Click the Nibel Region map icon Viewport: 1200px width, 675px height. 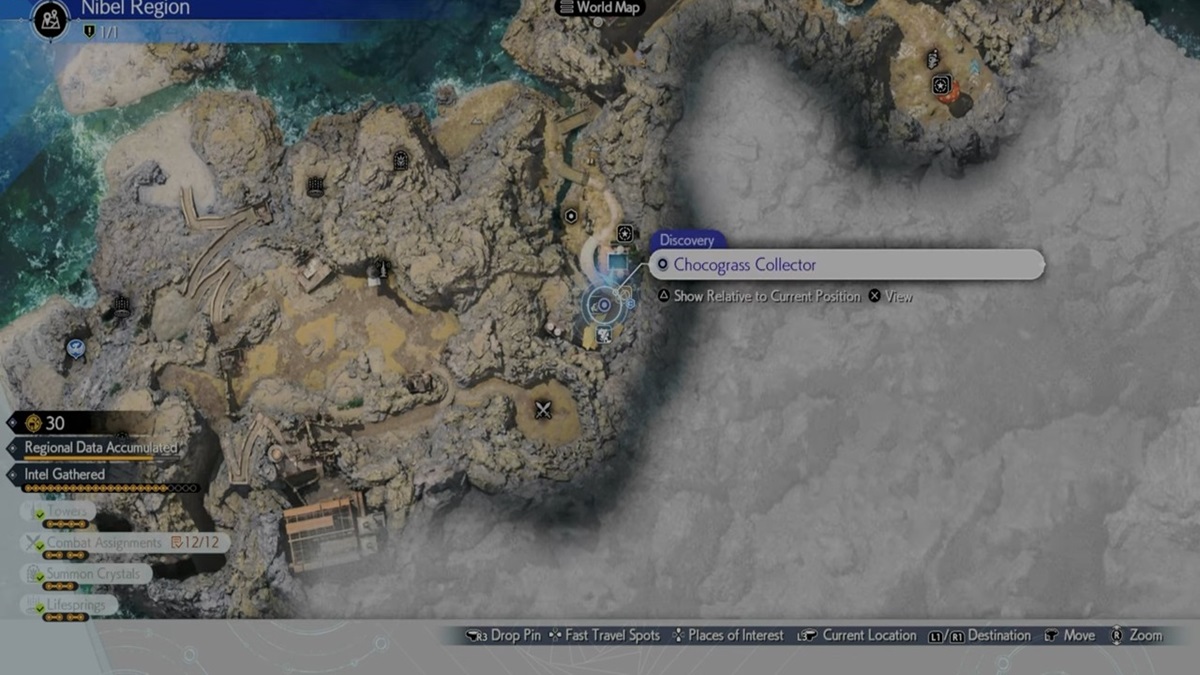click(x=50, y=20)
